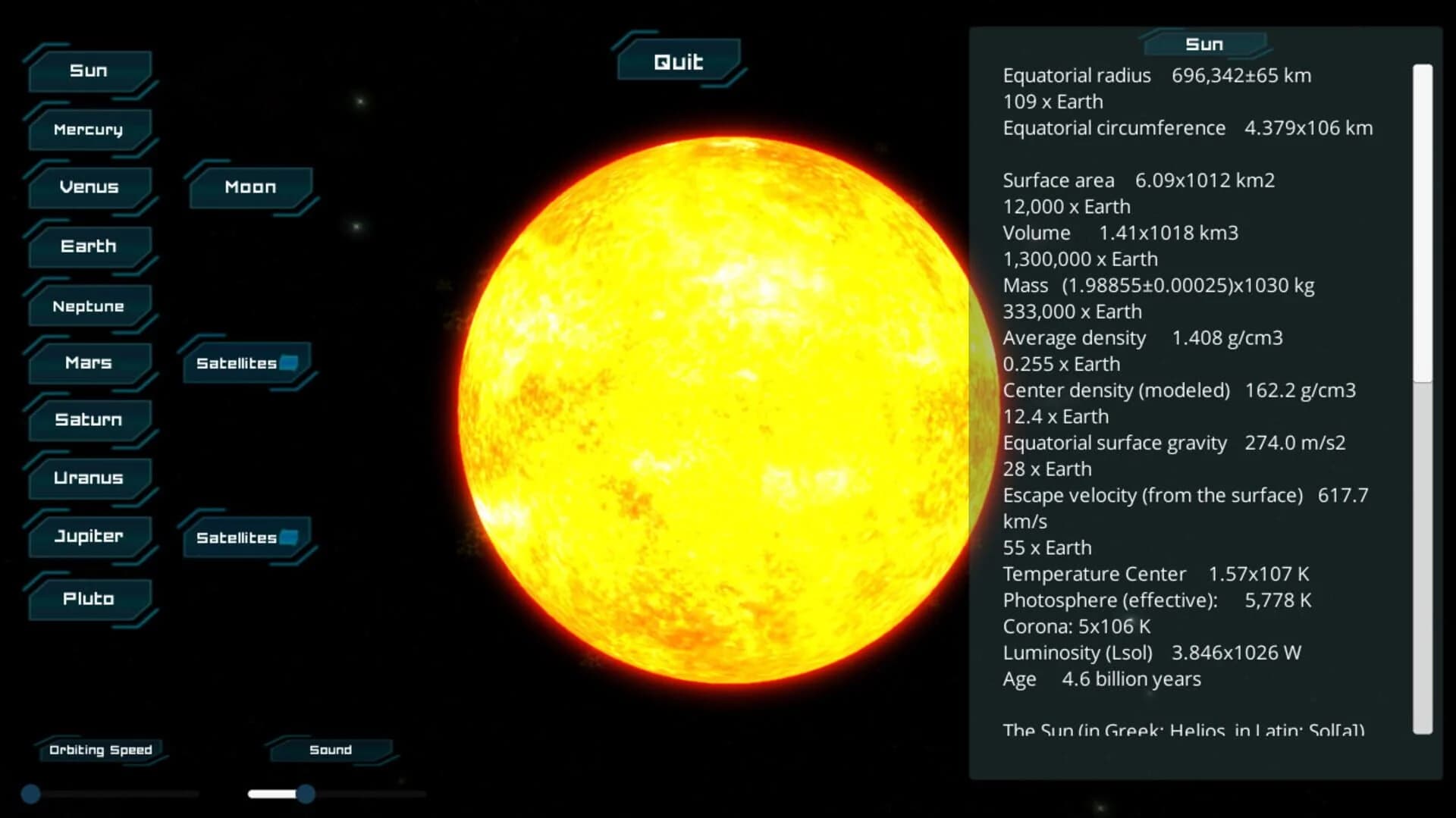This screenshot has height=818, width=1456.
Task: Open Uranus planet details
Action: pos(89,478)
